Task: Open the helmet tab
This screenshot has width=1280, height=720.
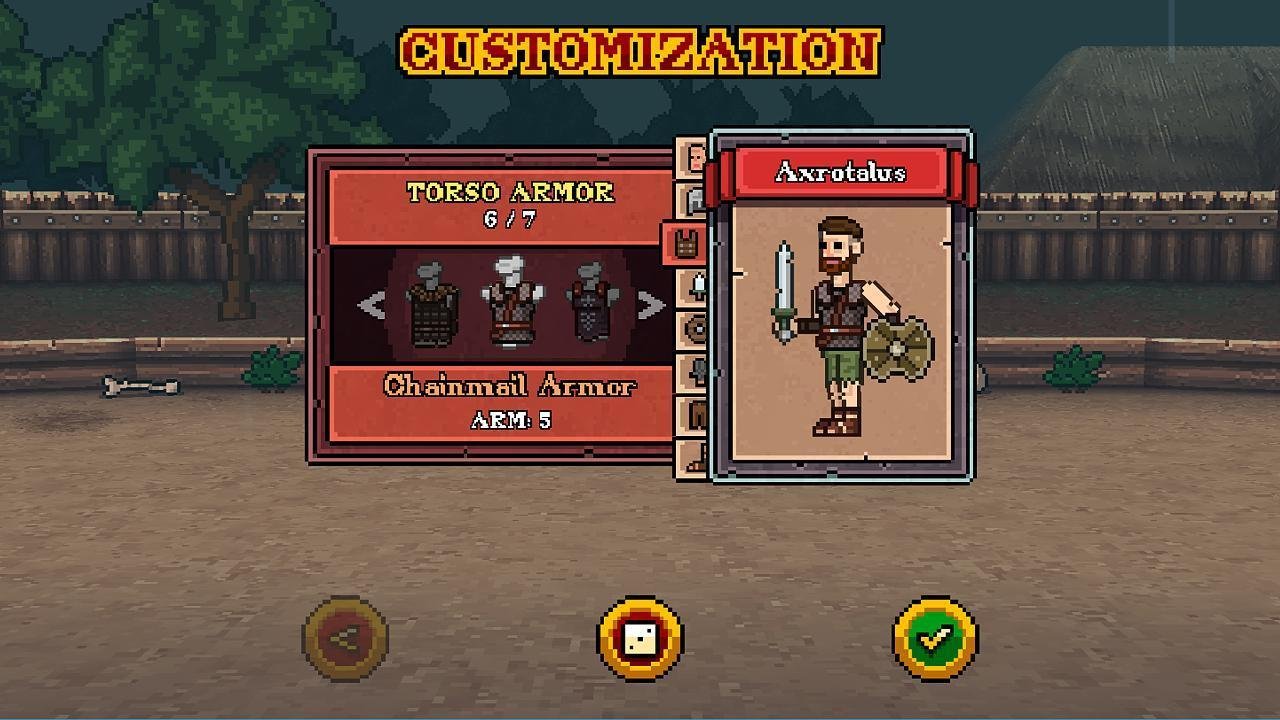Action: (x=693, y=200)
